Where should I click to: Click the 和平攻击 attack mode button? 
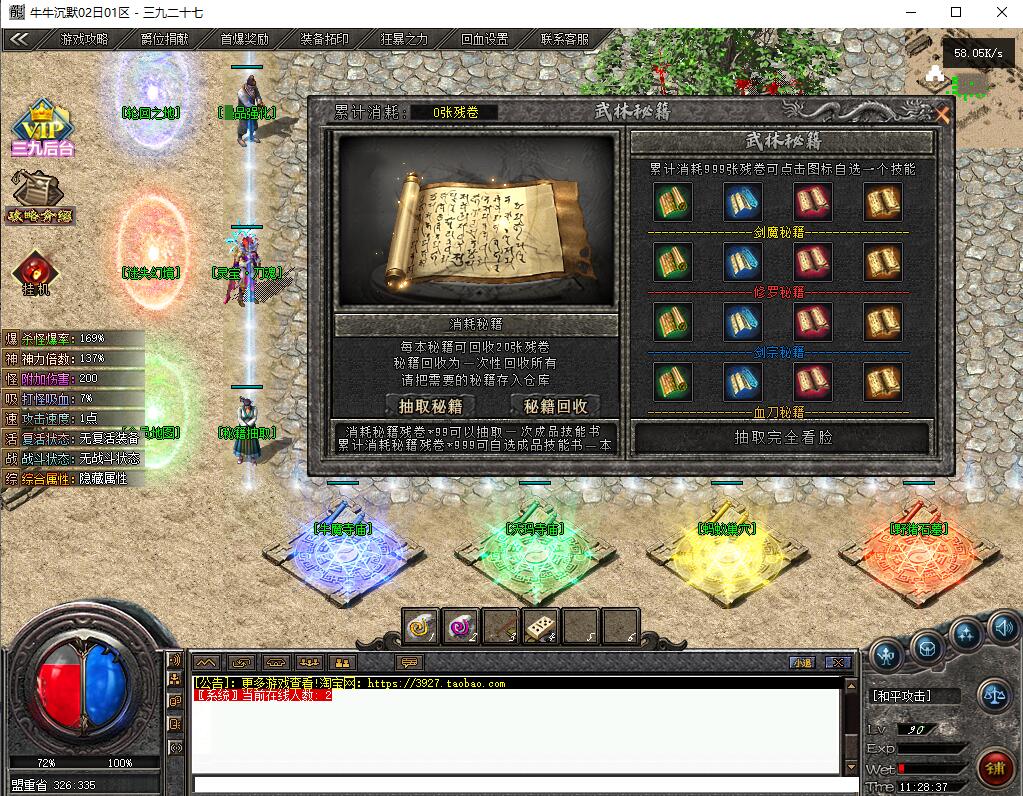coord(901,695)
